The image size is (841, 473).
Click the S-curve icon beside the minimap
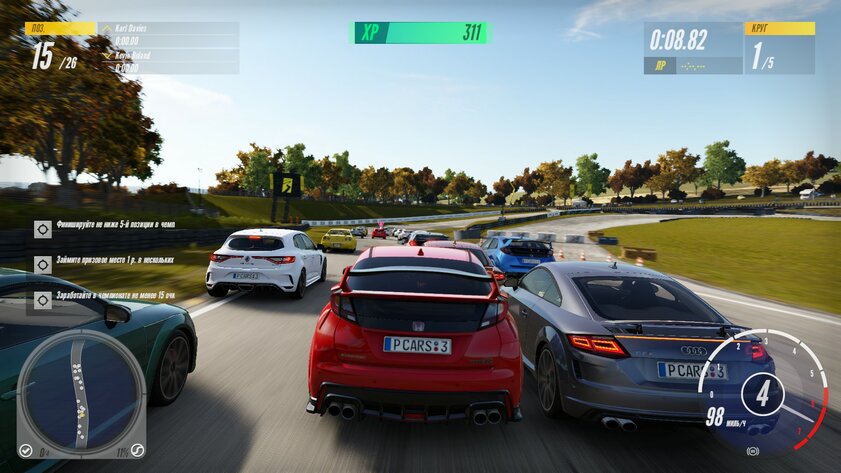pos(137,449)
